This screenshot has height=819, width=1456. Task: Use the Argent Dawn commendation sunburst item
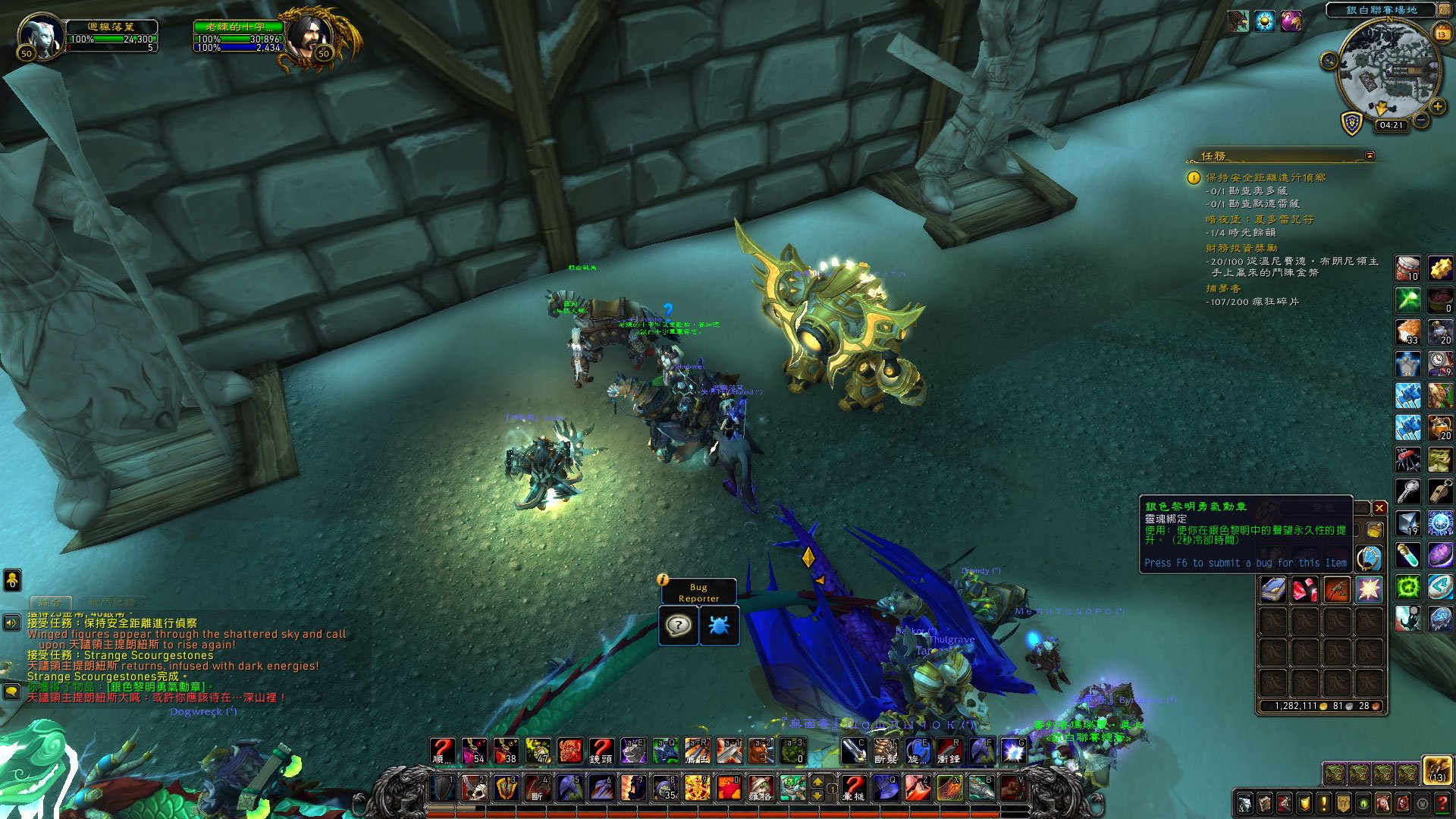[1369, 589]
